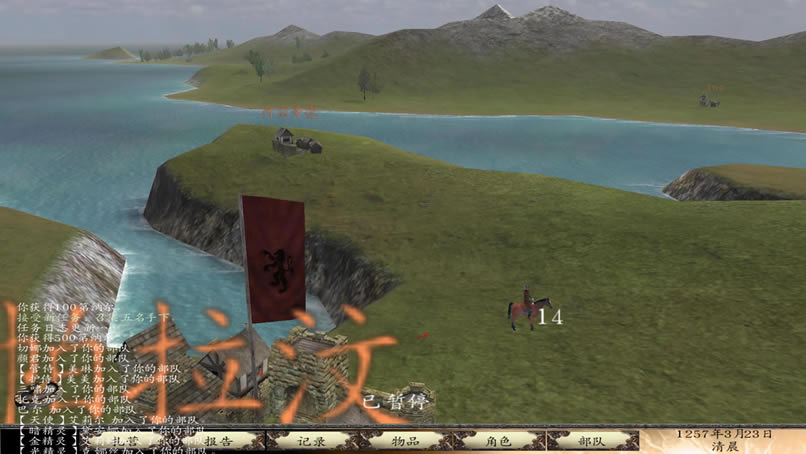The image size is (806, 454).
Task: Open the 物品 (Inventory) screen
Action: pos(405,440)
